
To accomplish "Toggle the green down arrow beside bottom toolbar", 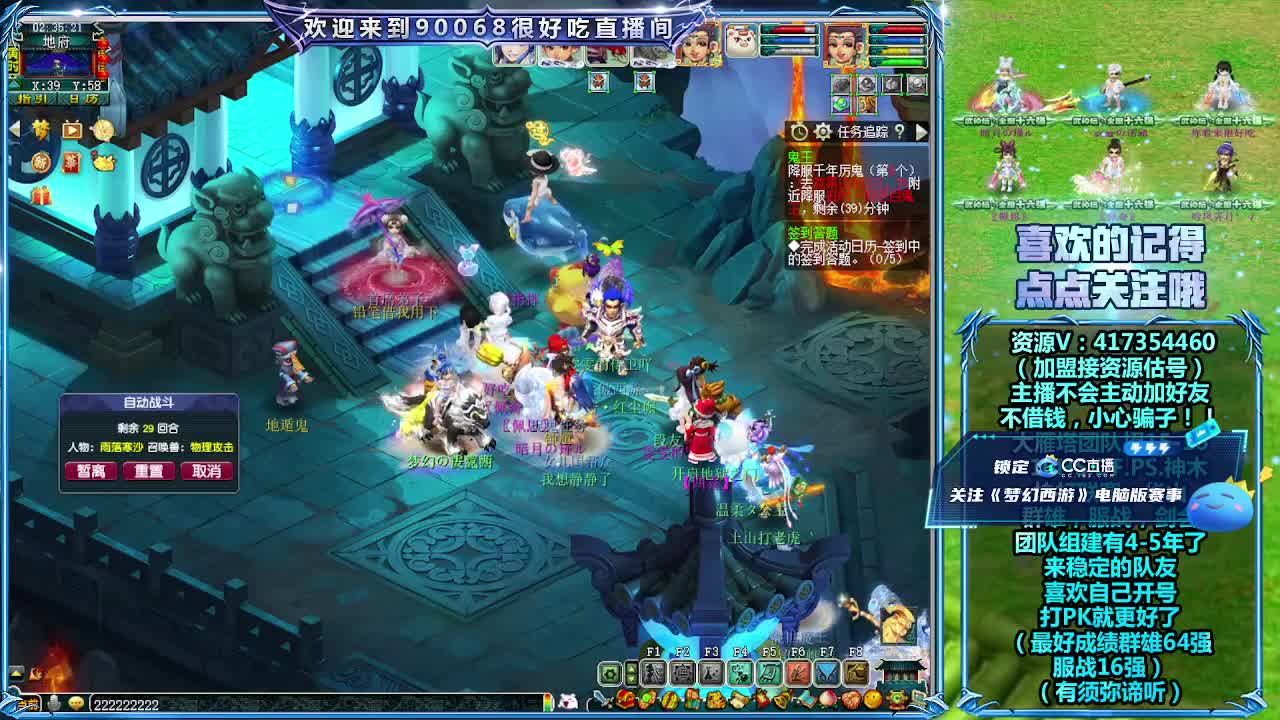I will (630, 680).
